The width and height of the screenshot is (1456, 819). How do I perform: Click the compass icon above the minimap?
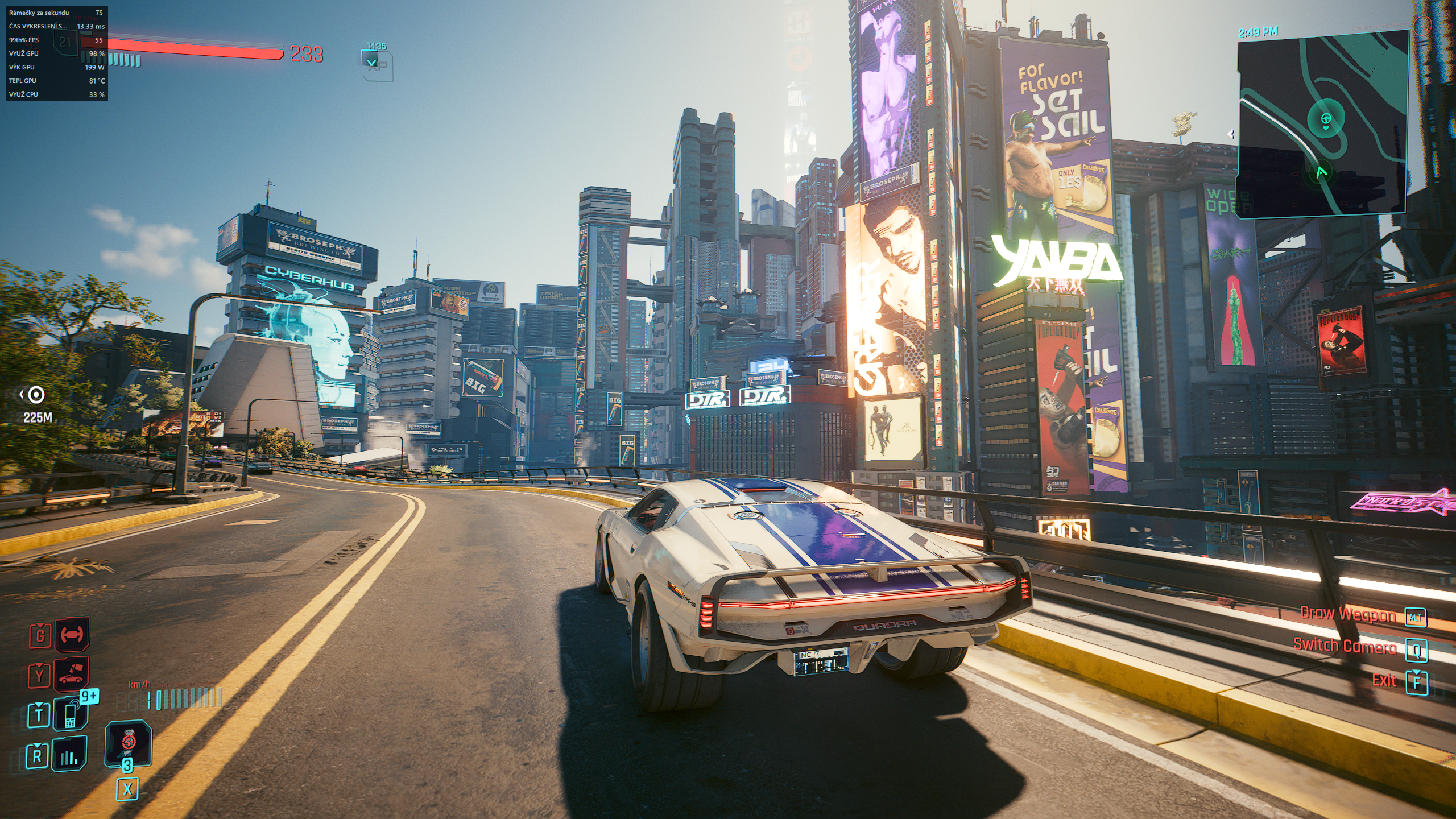[1422, 25]
